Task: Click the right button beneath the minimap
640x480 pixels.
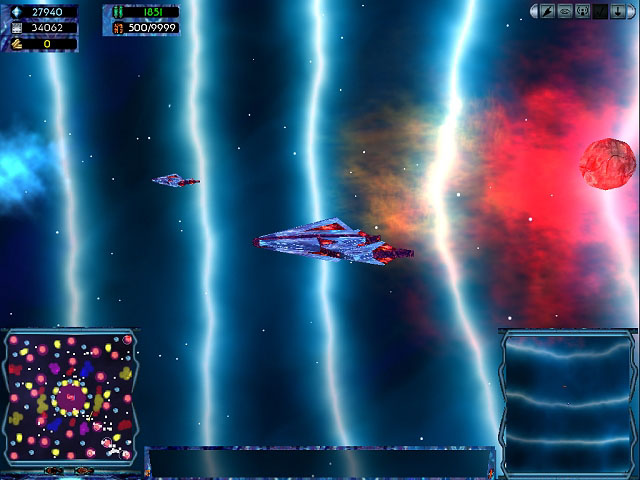Action: click(x=83, y=470)
